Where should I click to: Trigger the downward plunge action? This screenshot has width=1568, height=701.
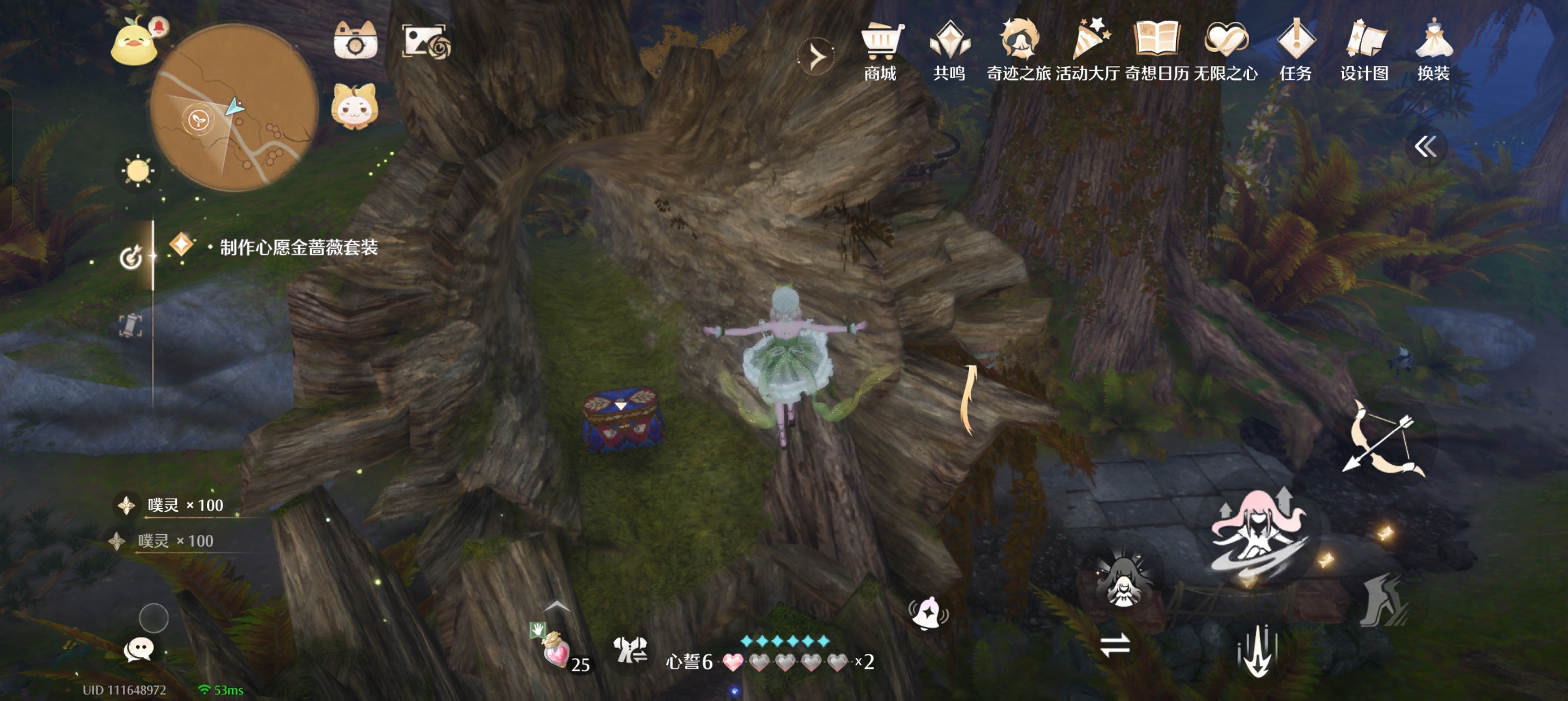[x=1257, y=652]
